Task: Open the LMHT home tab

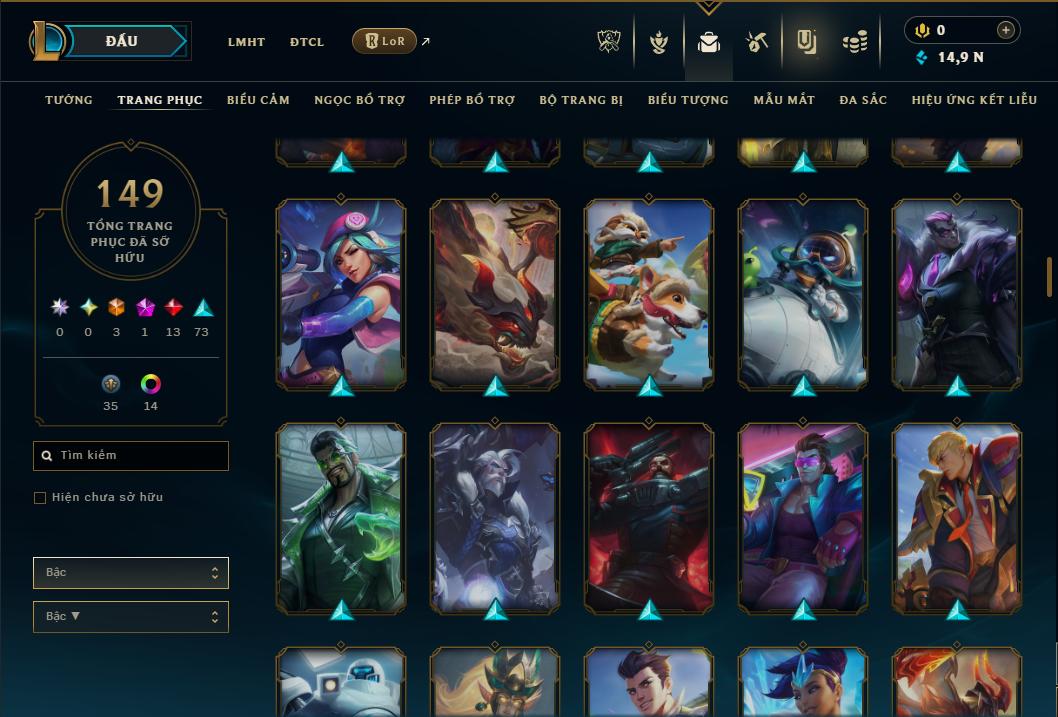Action: [x=246, y=42]
